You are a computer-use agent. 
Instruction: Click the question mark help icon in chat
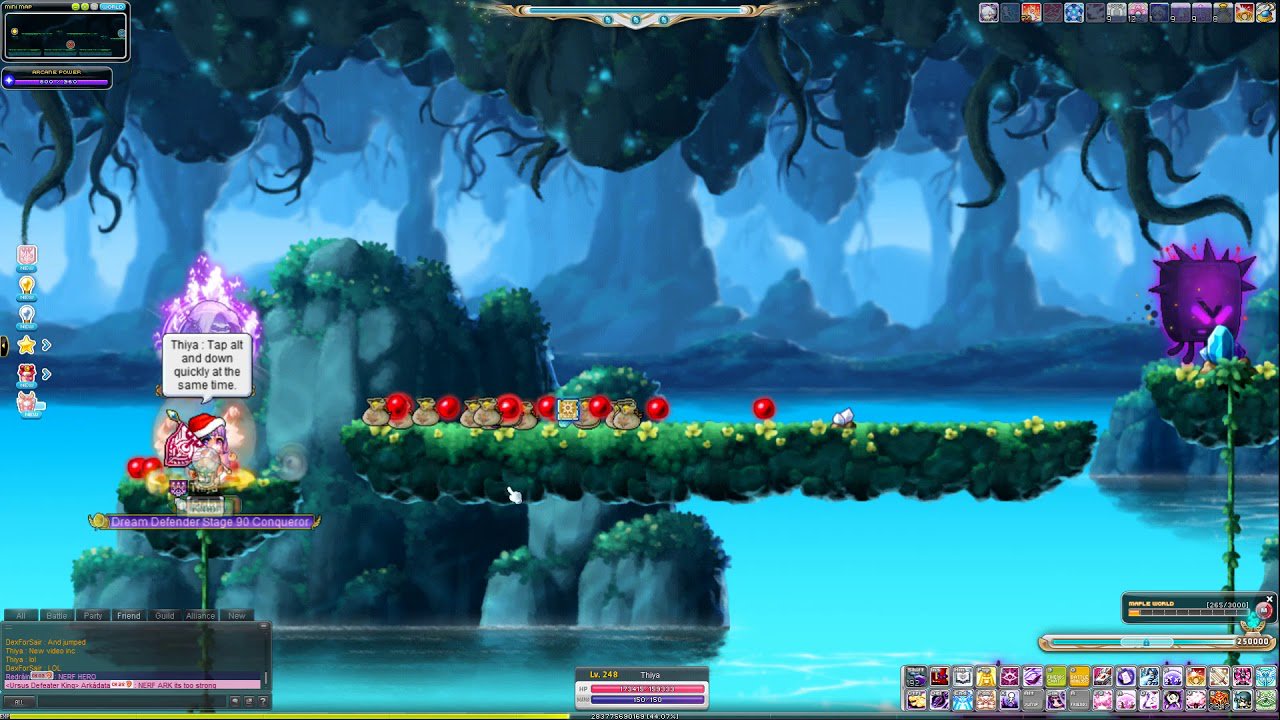coord(262,700)
